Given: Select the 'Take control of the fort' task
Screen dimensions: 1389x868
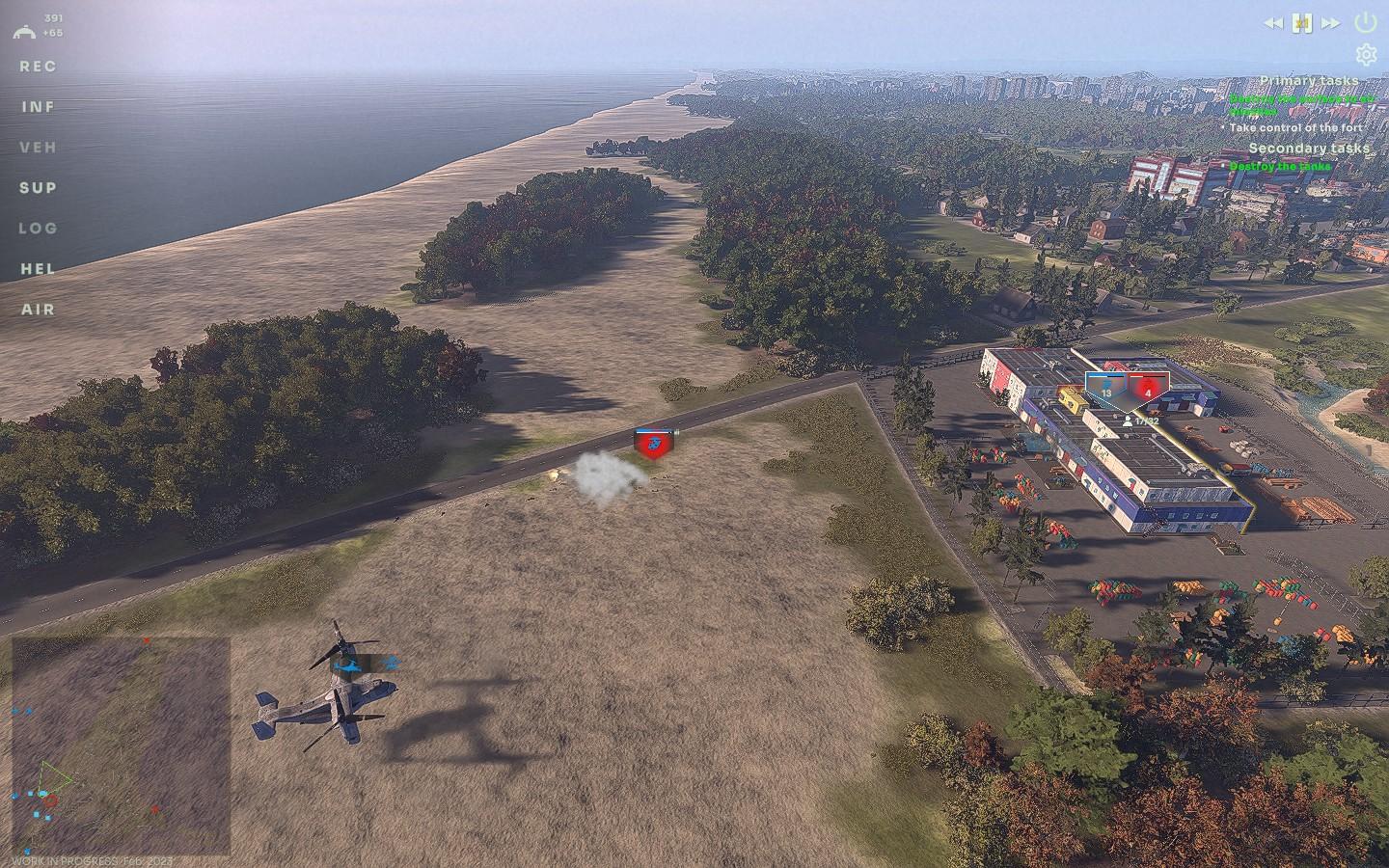Looking at the screenshot, I should (x=1296, y=127).
